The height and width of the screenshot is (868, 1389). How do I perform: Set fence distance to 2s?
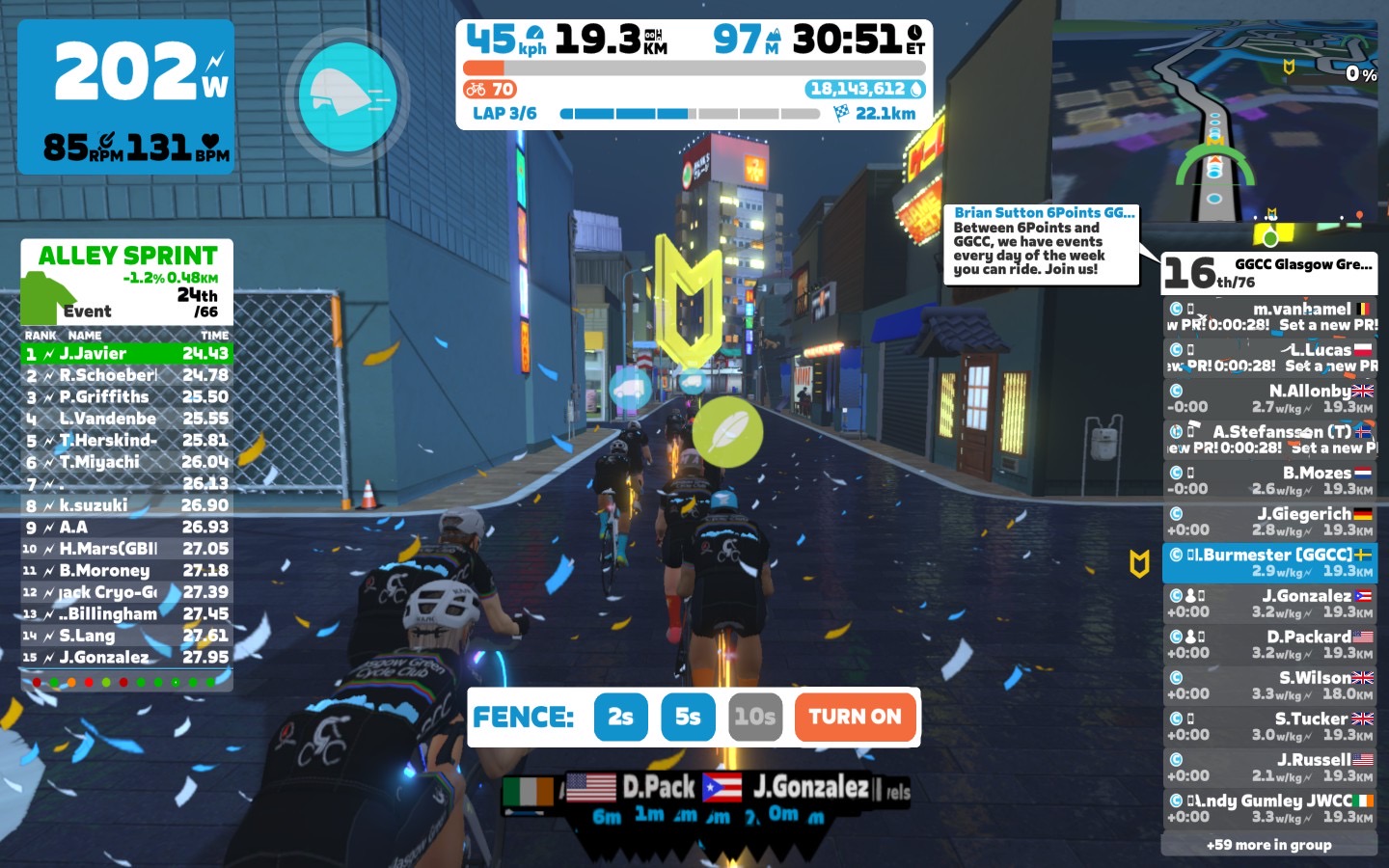point(620,717)
